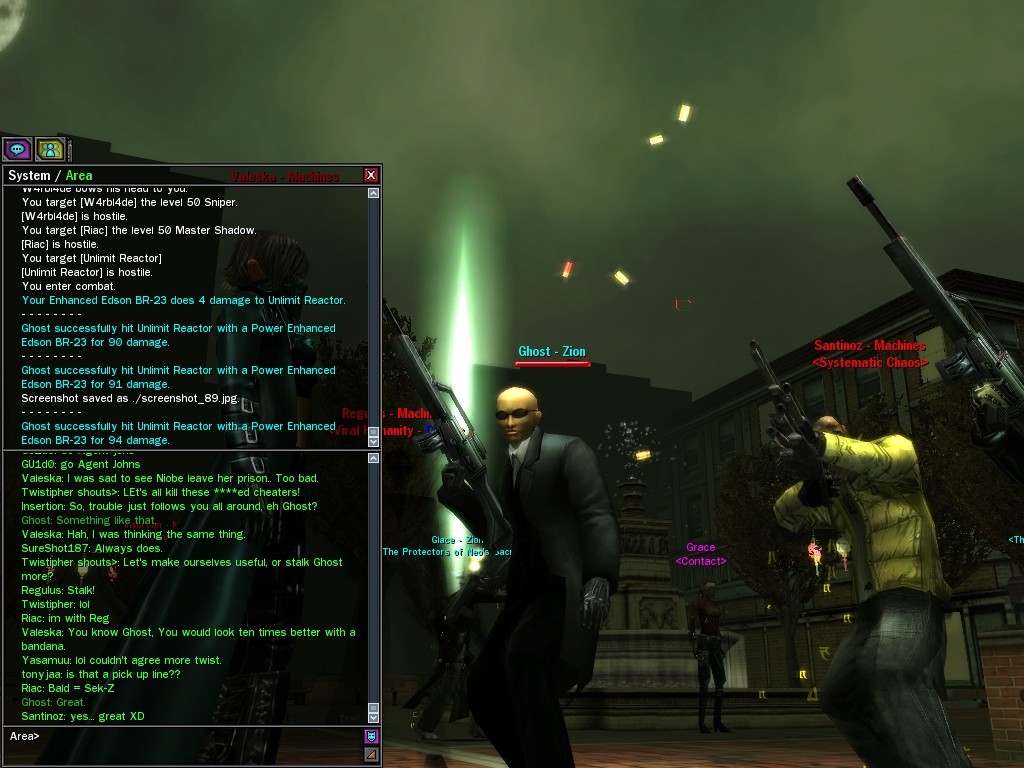Viewport: 1024px width, 768px height.
Task: Close the System / Area chat window
Action: pos(371,175)
